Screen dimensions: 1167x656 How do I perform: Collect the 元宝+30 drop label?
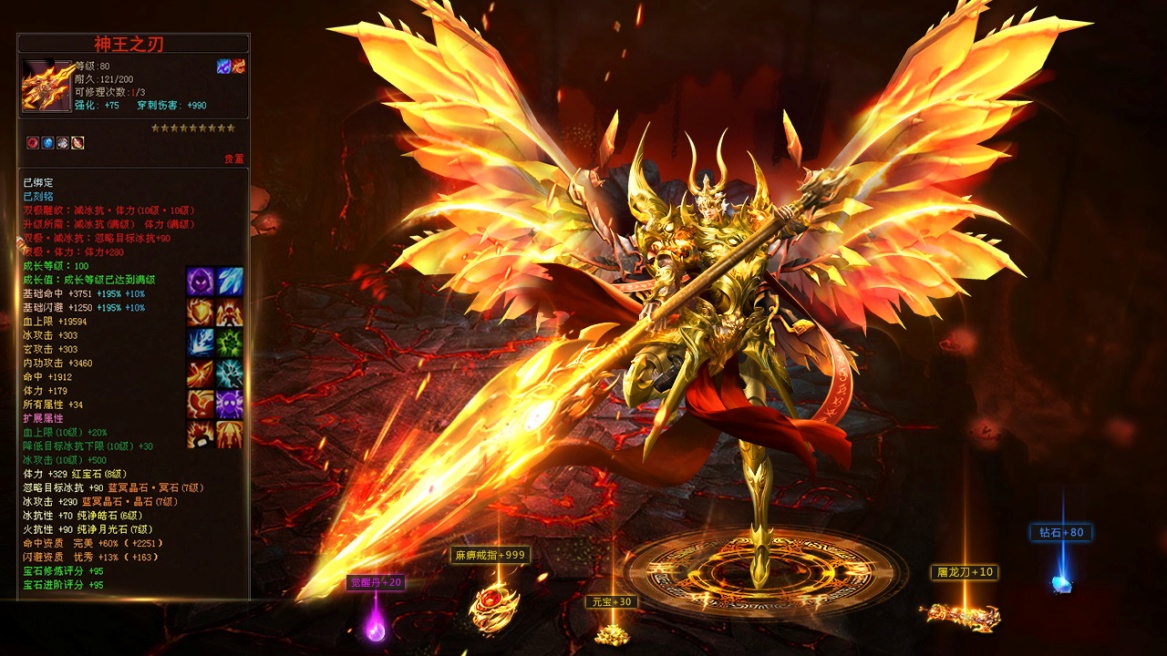(x=611, y=602)
